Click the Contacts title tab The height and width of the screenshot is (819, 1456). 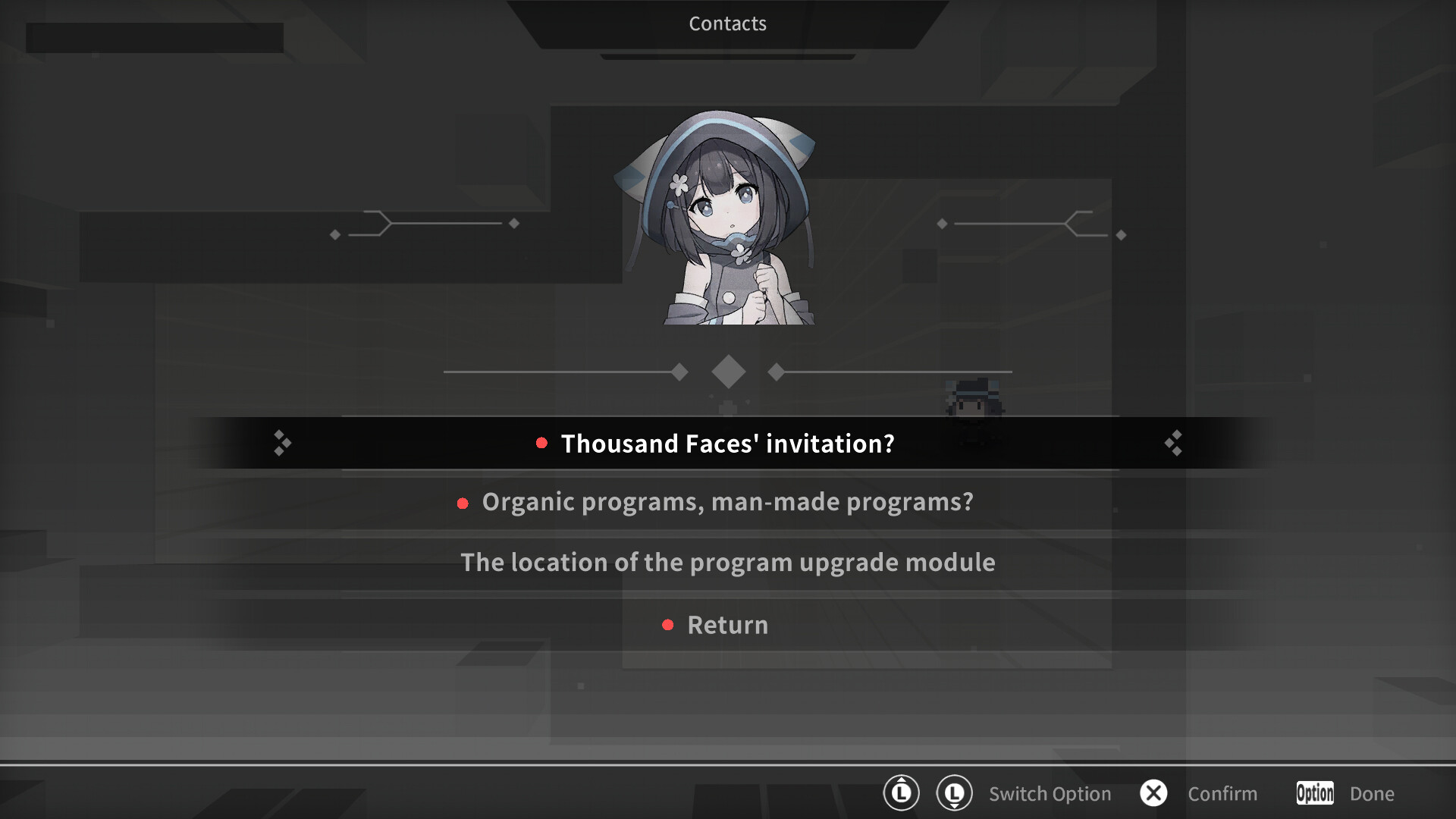727,24
